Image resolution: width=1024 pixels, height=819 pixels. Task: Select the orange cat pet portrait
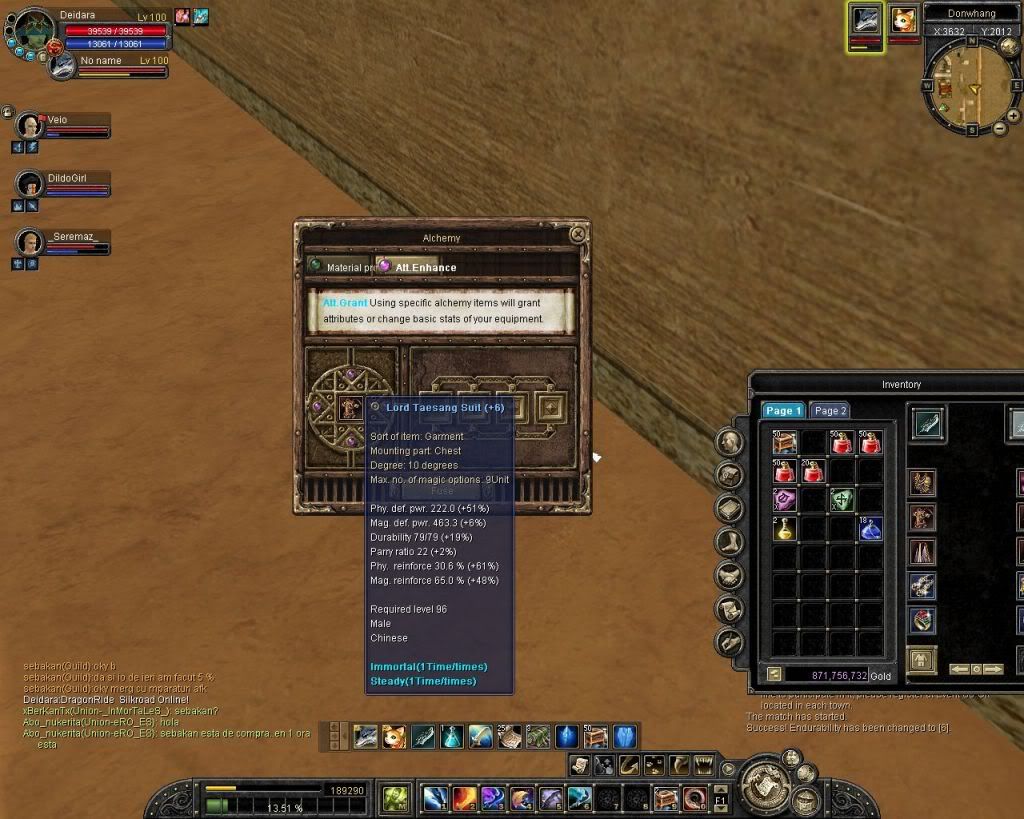pyautogui.click(x=904, y=21)
